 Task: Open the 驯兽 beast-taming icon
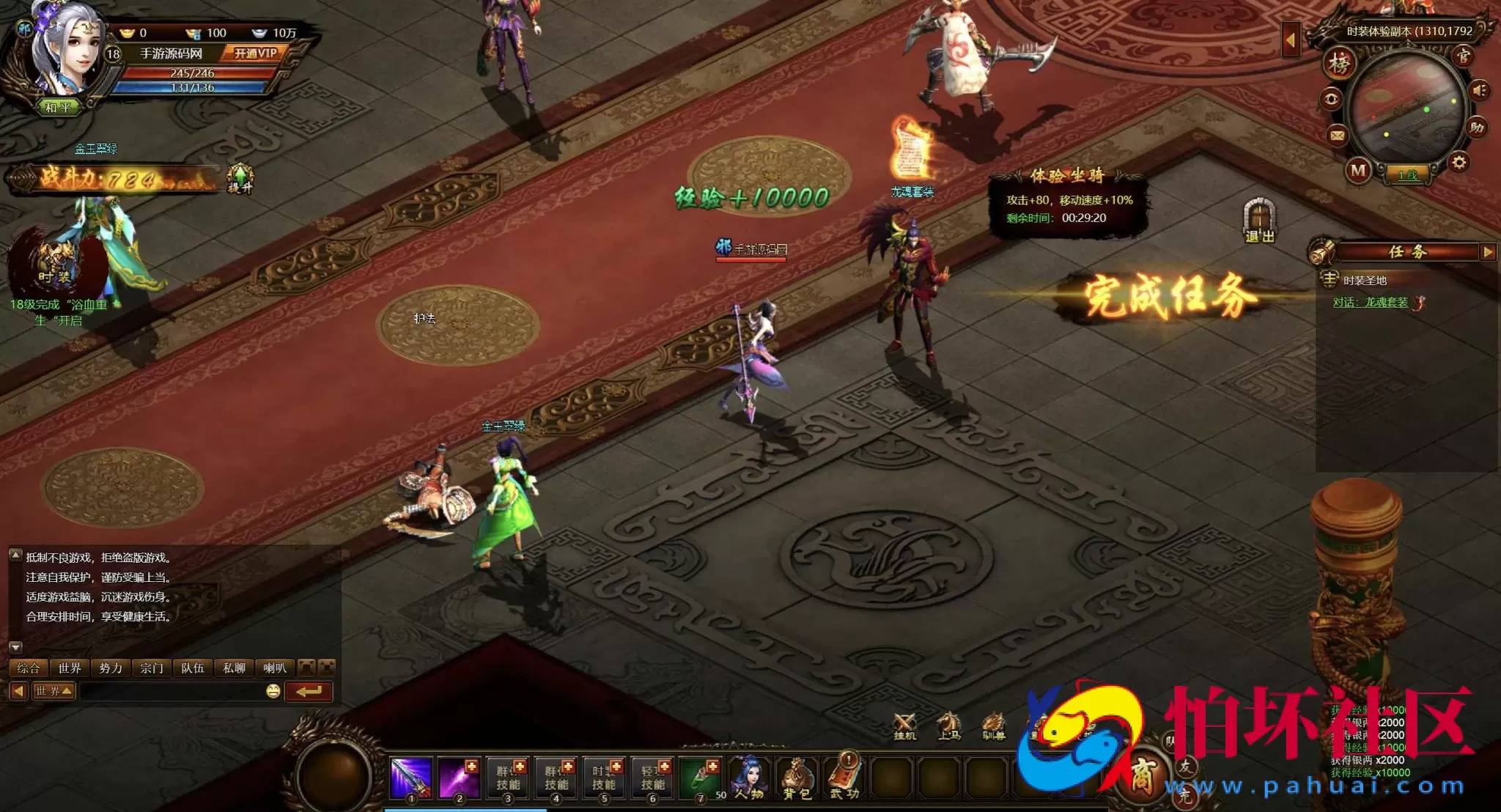(x=993, y=722)
